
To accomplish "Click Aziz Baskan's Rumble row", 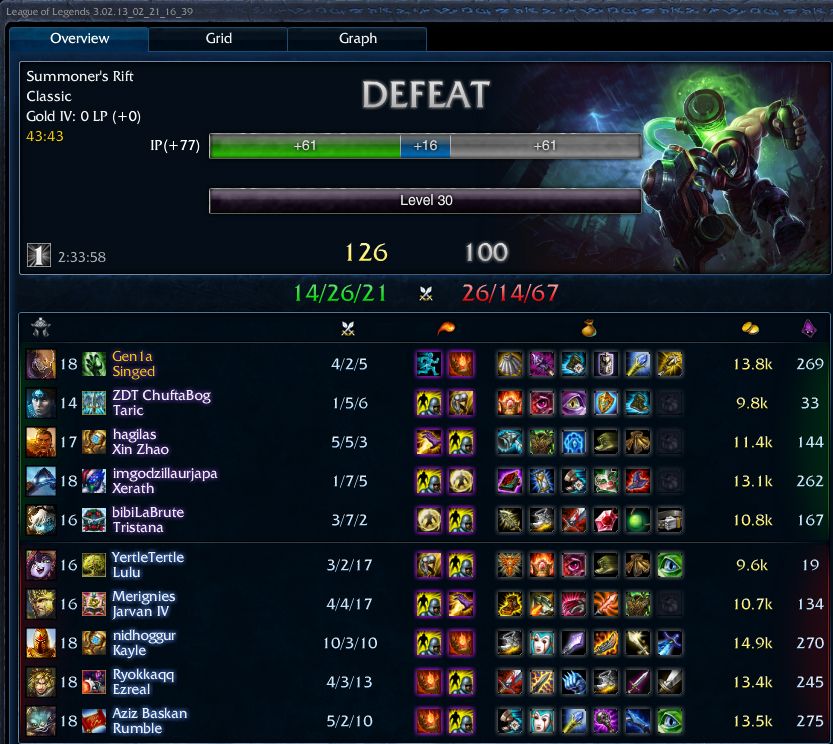I will tap(149, 721).
